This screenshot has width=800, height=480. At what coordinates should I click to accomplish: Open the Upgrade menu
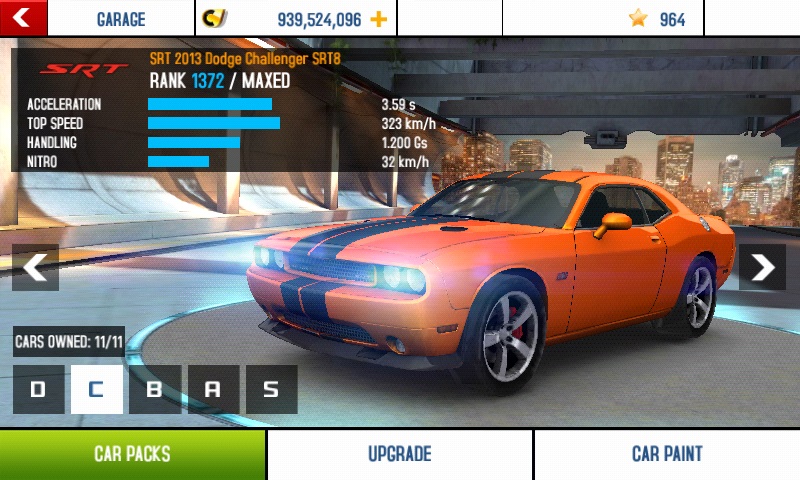click(x=399, y=455)
